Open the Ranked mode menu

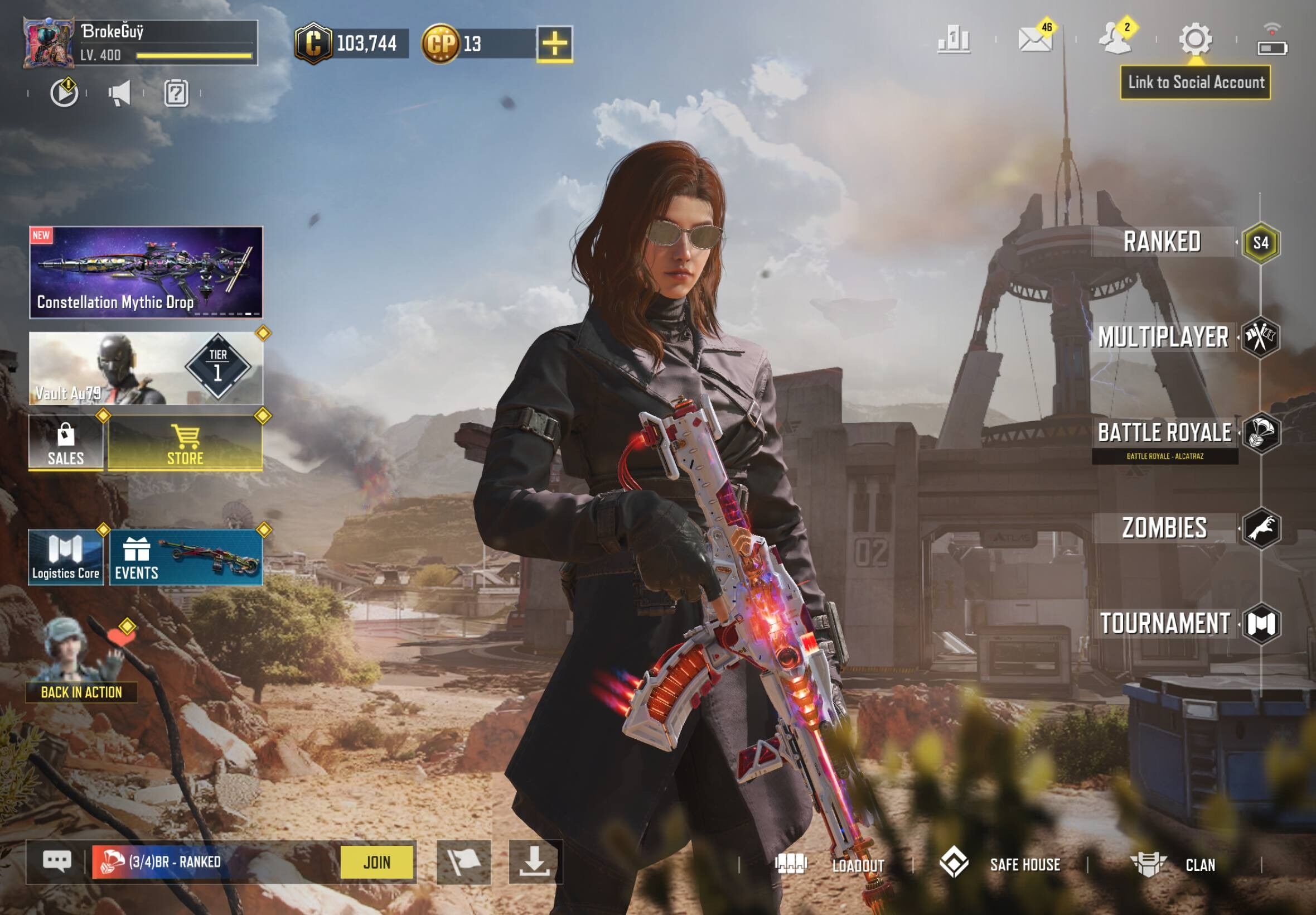[1162, 242]
